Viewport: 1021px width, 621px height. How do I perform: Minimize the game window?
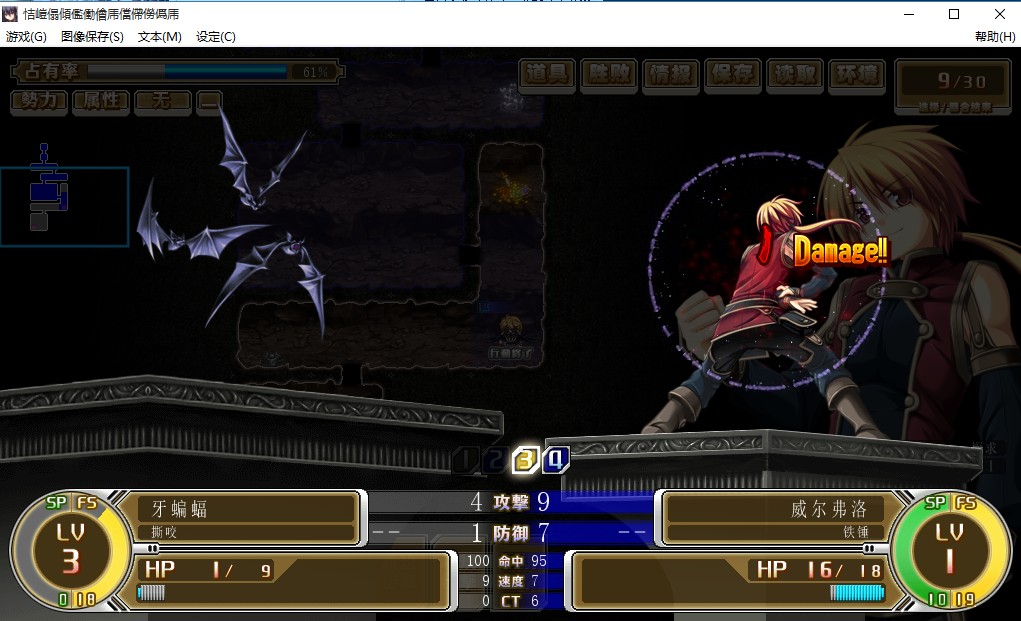(x=909, y=14)
